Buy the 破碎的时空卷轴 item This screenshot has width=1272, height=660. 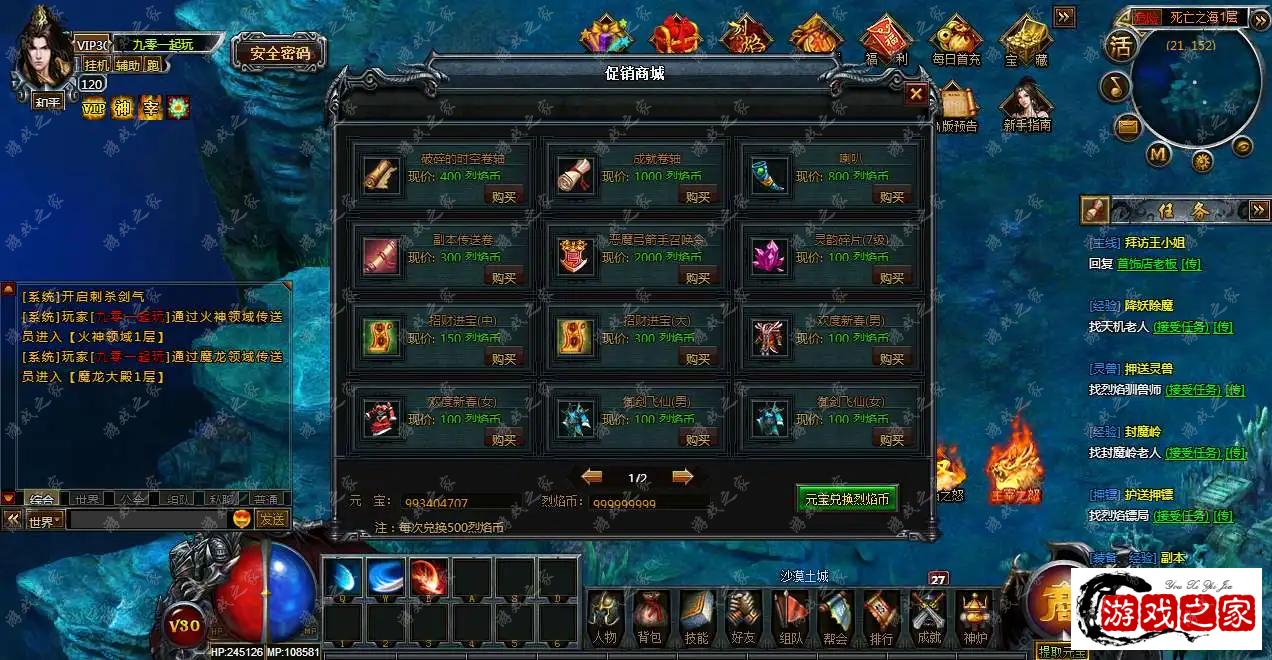pyautogui.click(x=504, y=196)
